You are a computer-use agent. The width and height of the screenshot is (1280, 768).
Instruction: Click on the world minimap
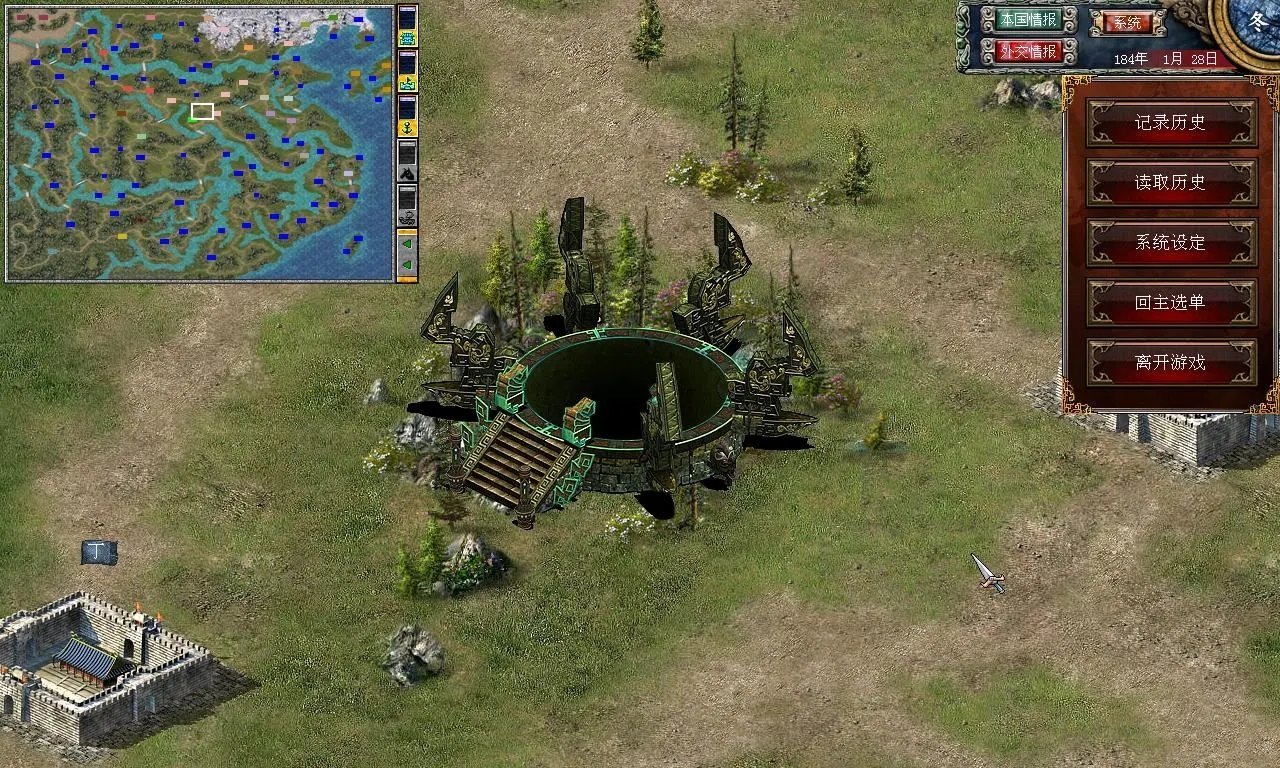click(200, 143)
